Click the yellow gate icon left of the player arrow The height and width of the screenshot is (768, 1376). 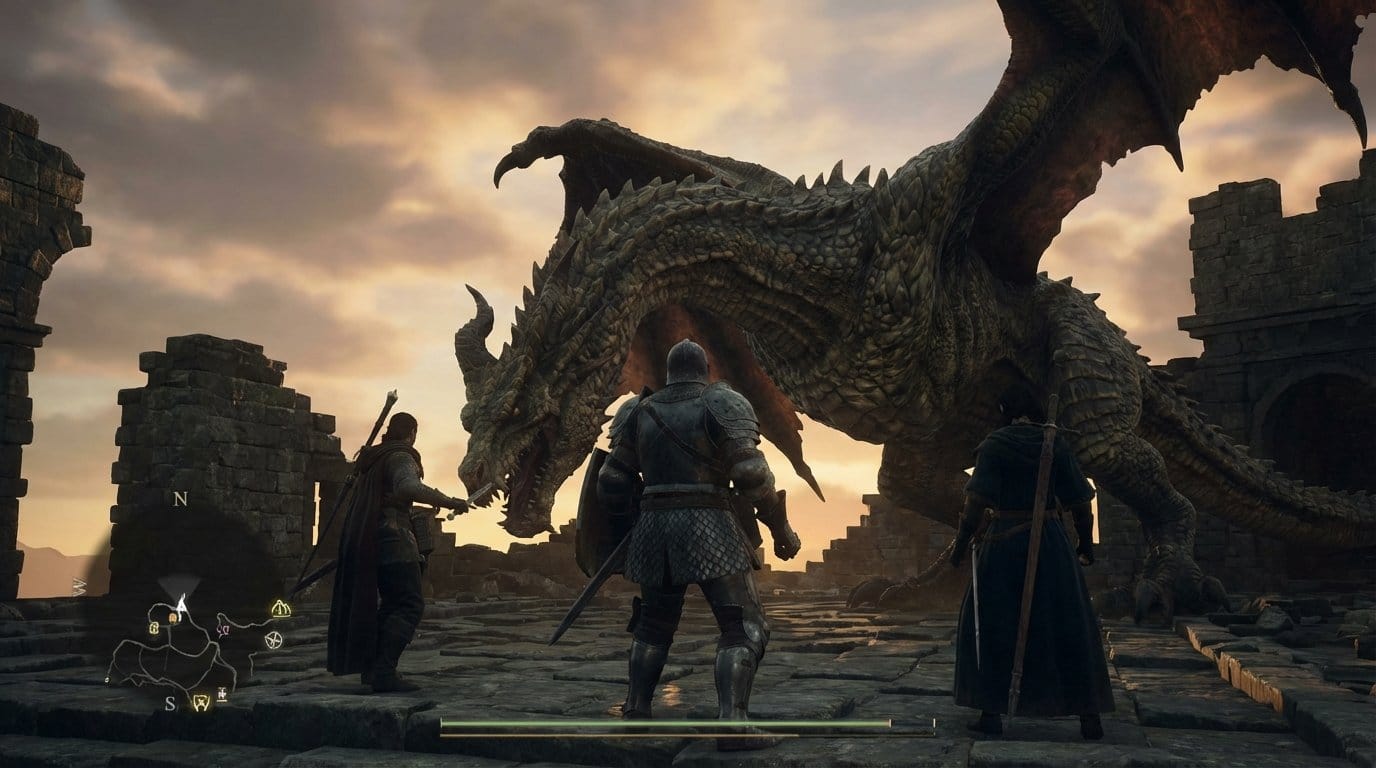[x=155, y=627]
